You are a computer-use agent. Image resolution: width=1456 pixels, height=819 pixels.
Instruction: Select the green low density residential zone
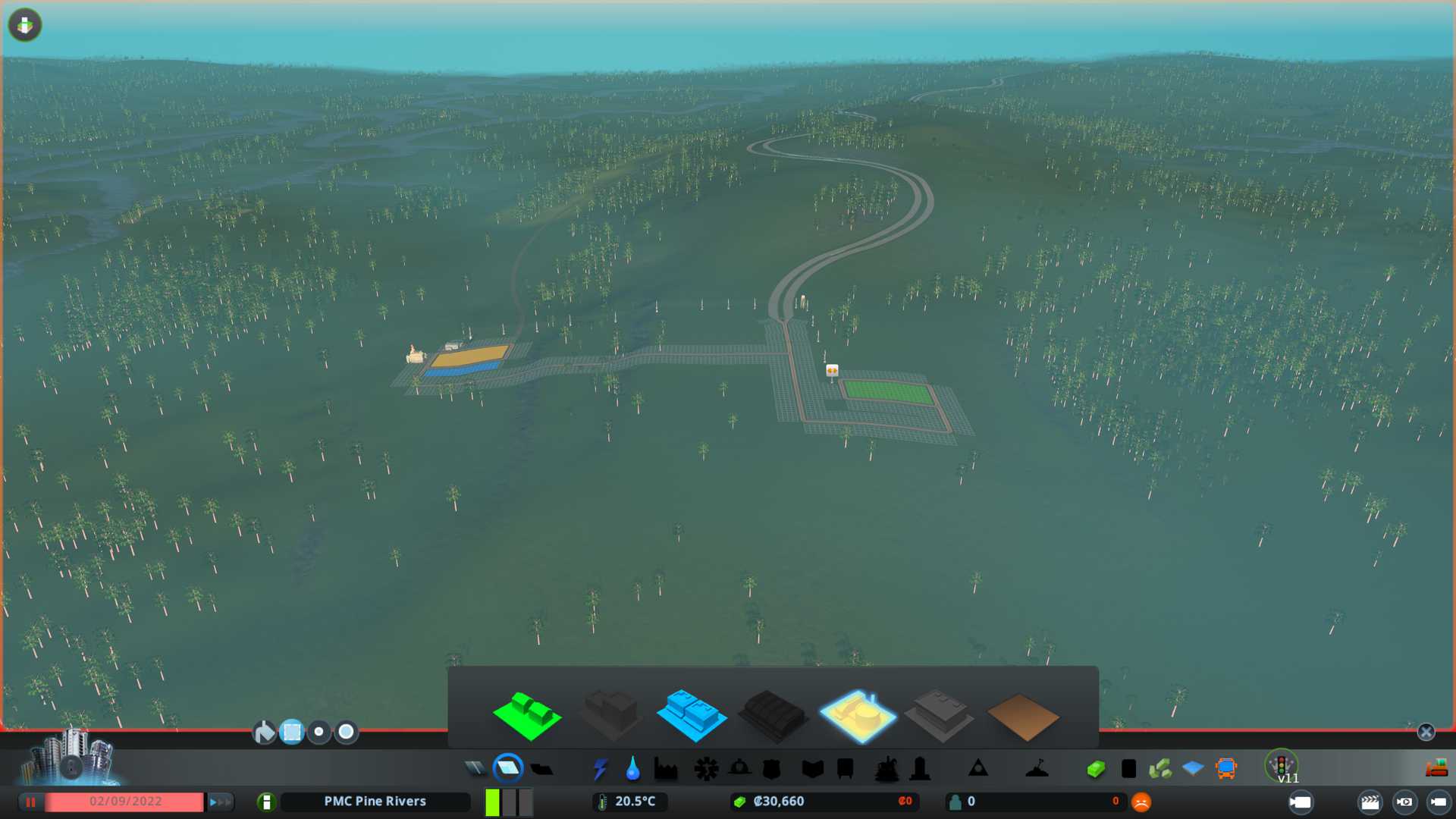[527, 715]
